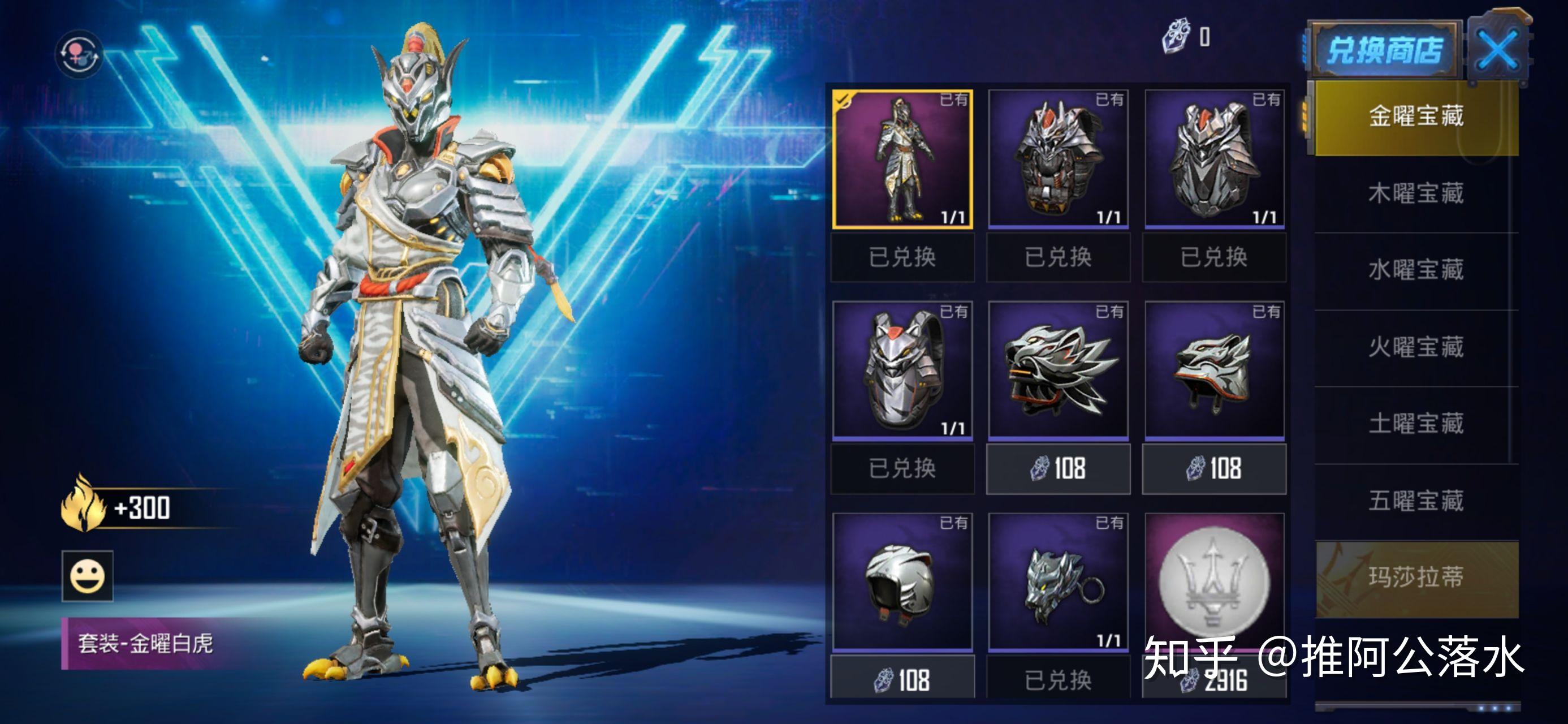
Task: Switch to the 金曜宝藏 tab
Action: coord(1416,117)
